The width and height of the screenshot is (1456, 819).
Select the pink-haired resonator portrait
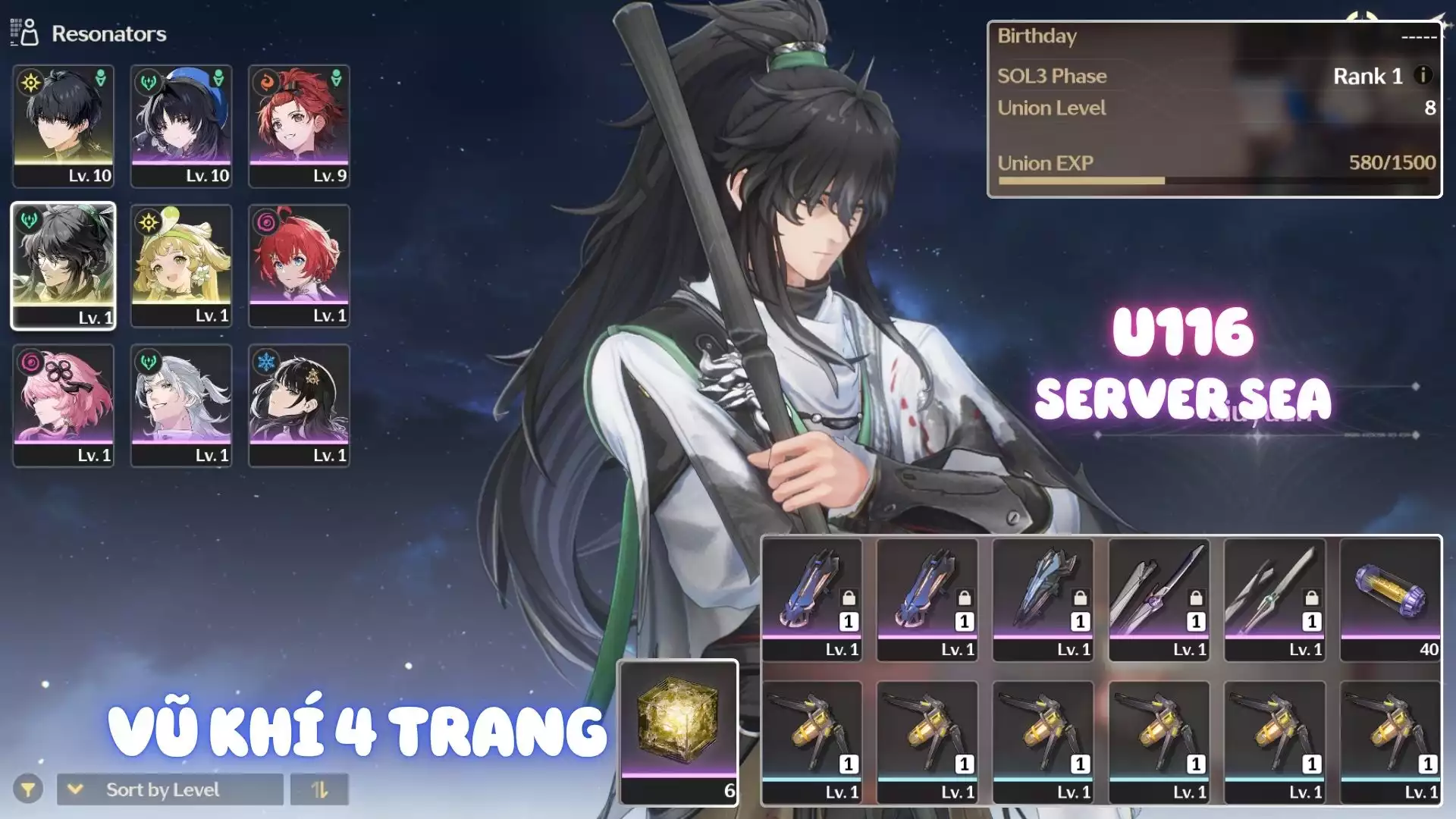click(x=64, y=405)
